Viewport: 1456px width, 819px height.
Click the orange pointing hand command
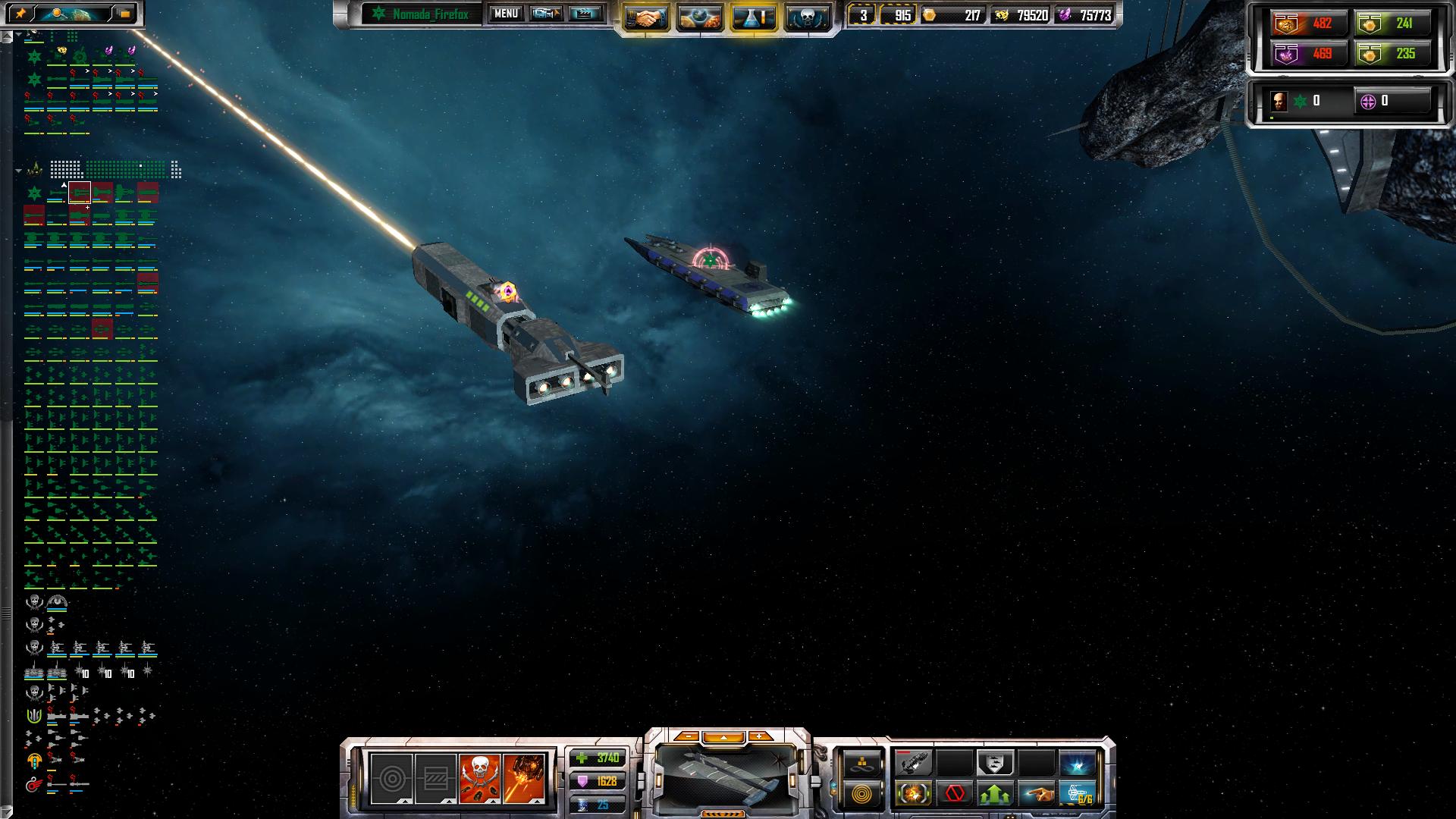[x=1036, y=794]
